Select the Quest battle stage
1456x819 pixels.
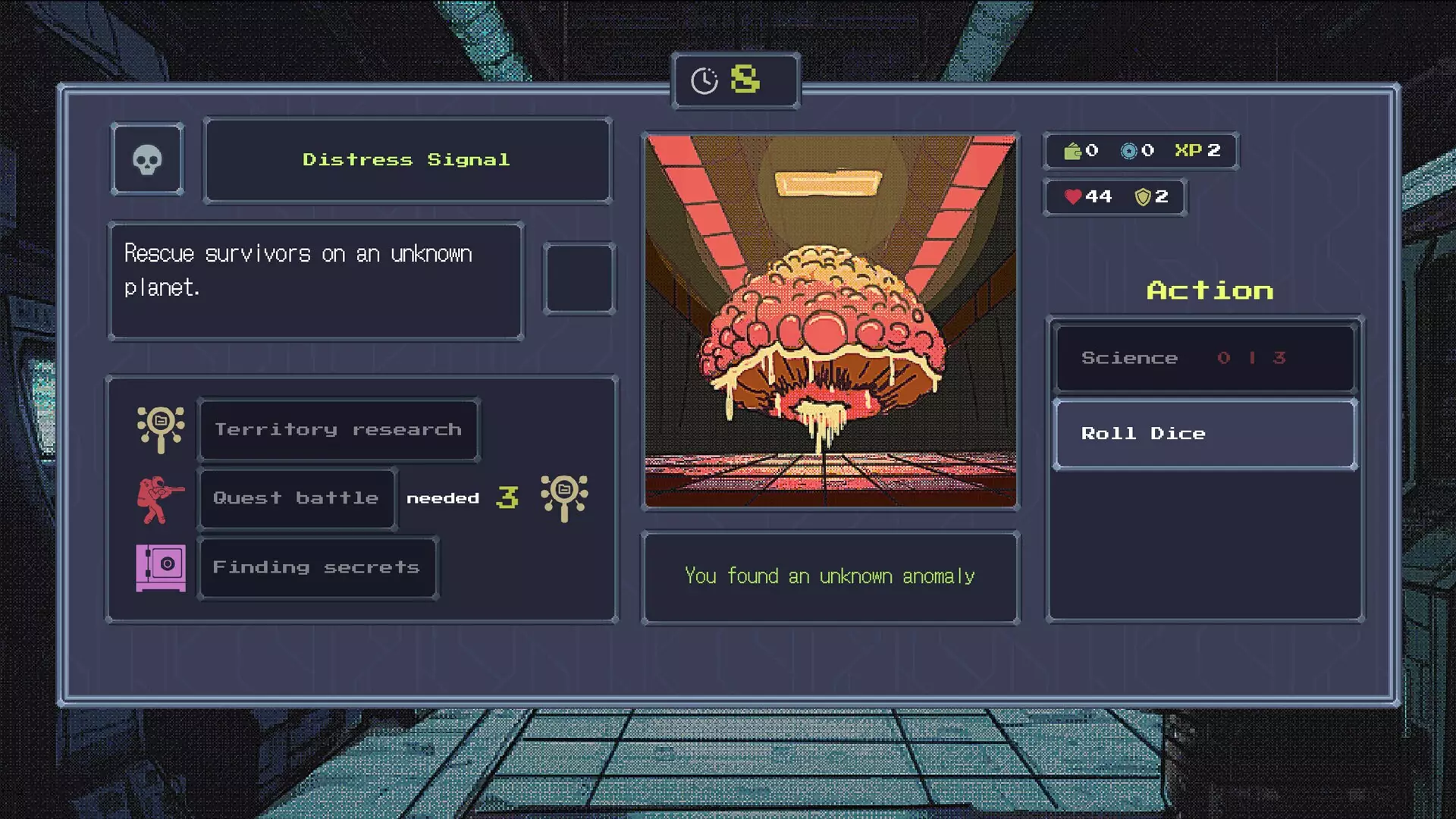(x=297, y=498)
